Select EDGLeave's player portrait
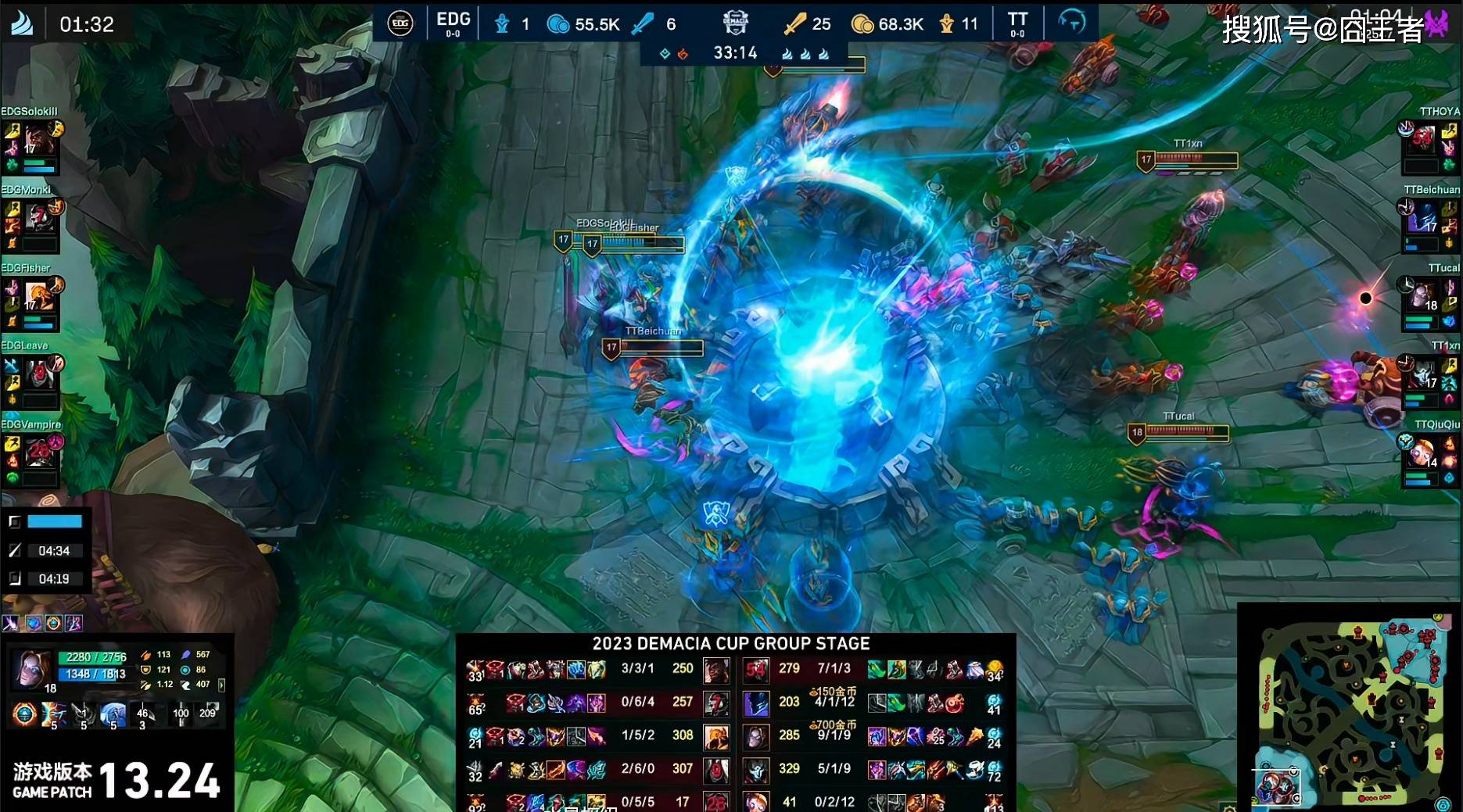 coord(38,375)
